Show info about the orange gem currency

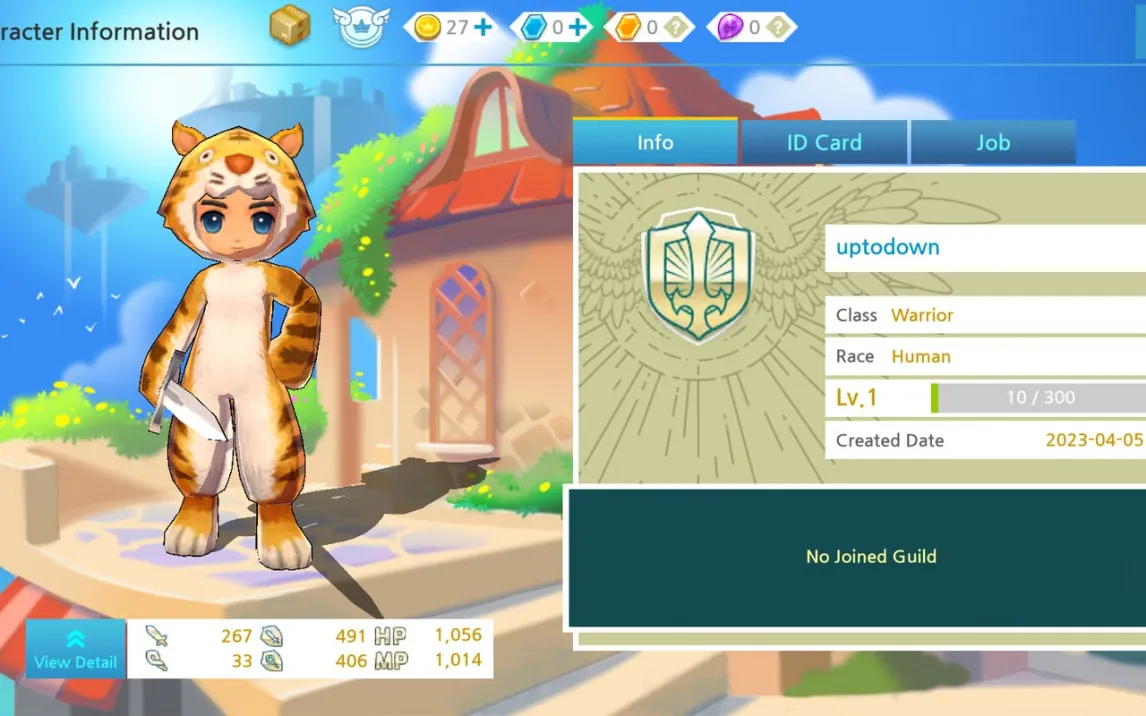pos(677,27)
